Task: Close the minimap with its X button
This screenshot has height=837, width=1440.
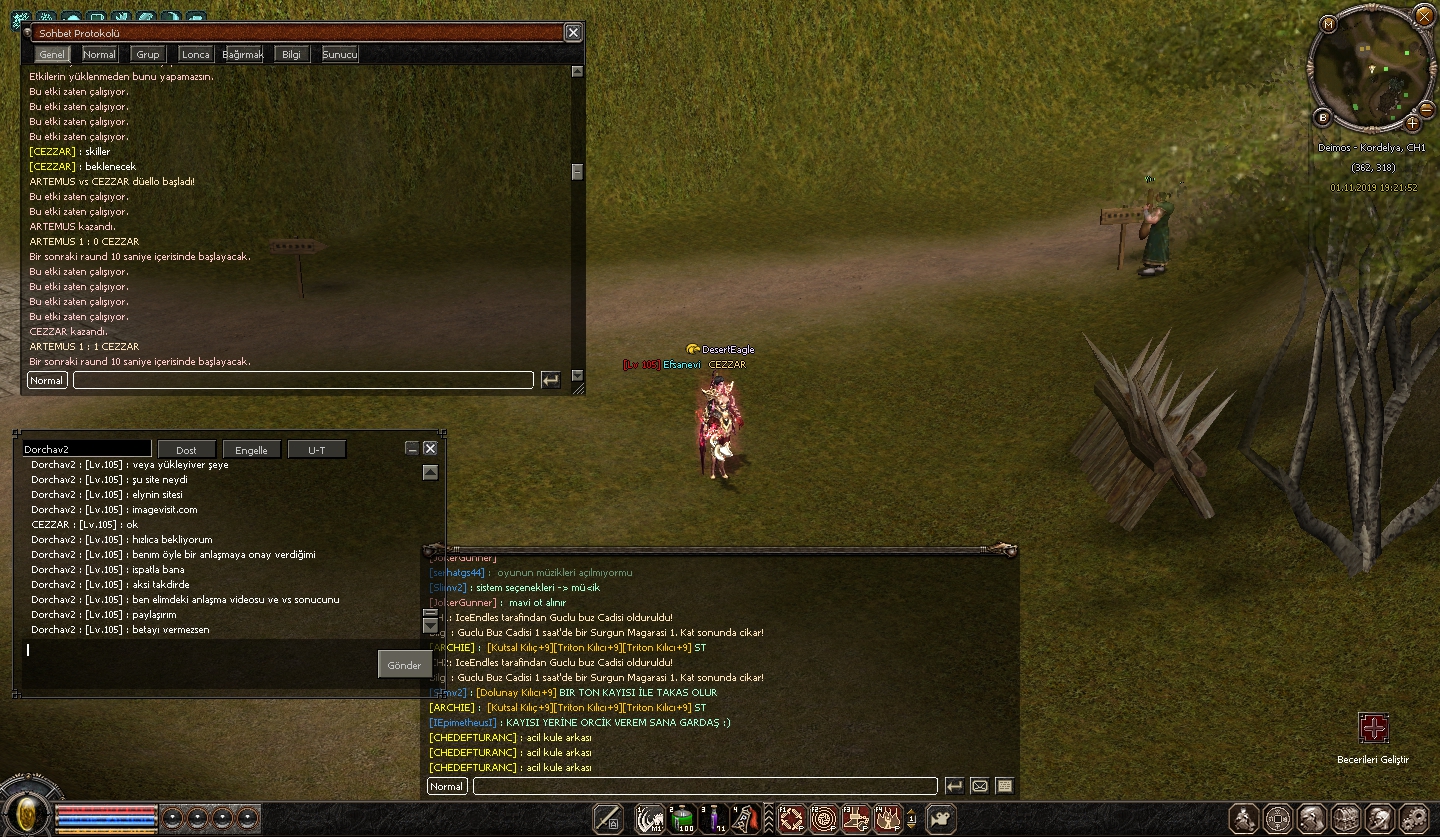Action: [x=1424, y=17]
